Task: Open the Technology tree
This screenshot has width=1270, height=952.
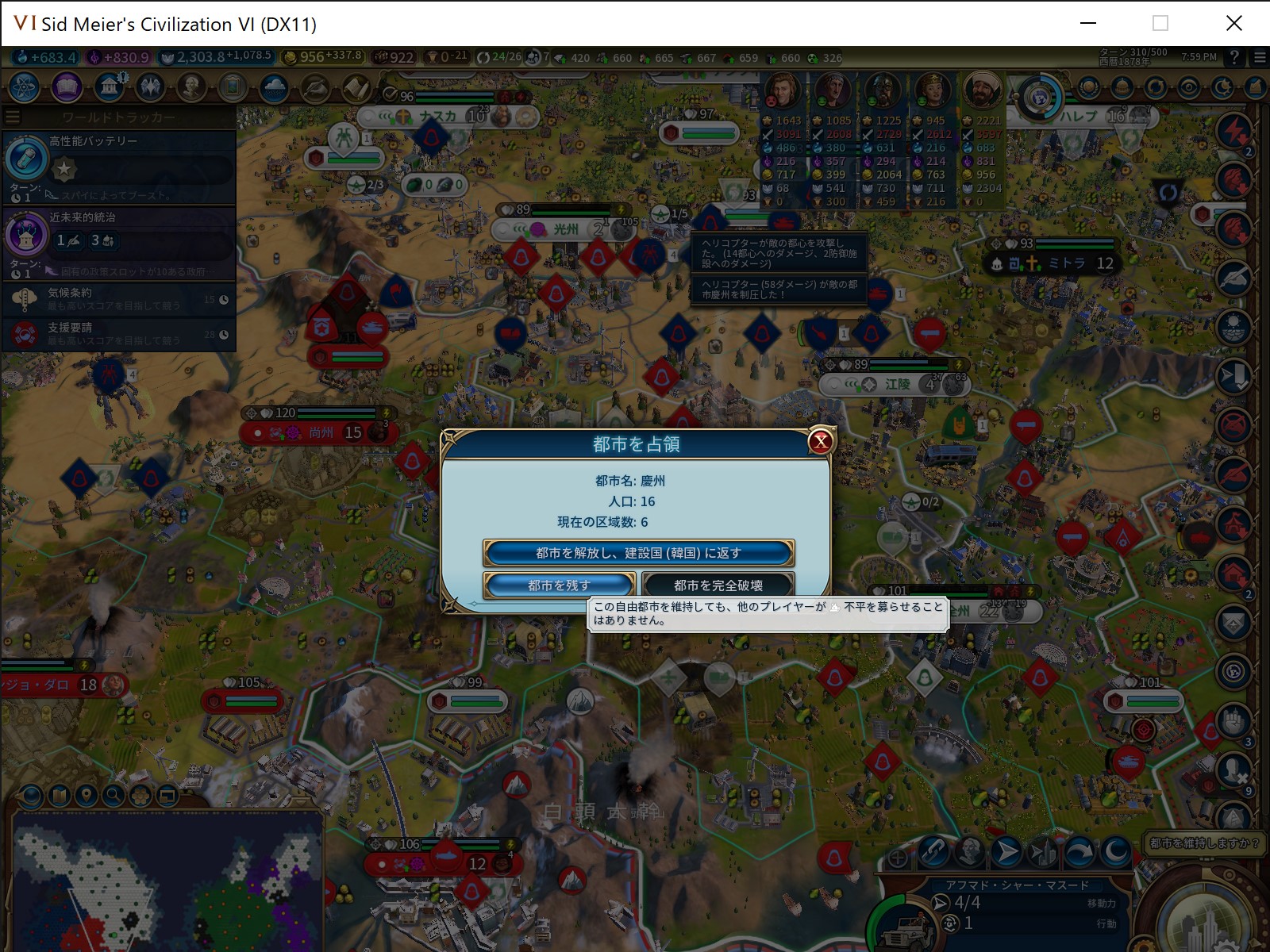Action: tap(24, 87)
